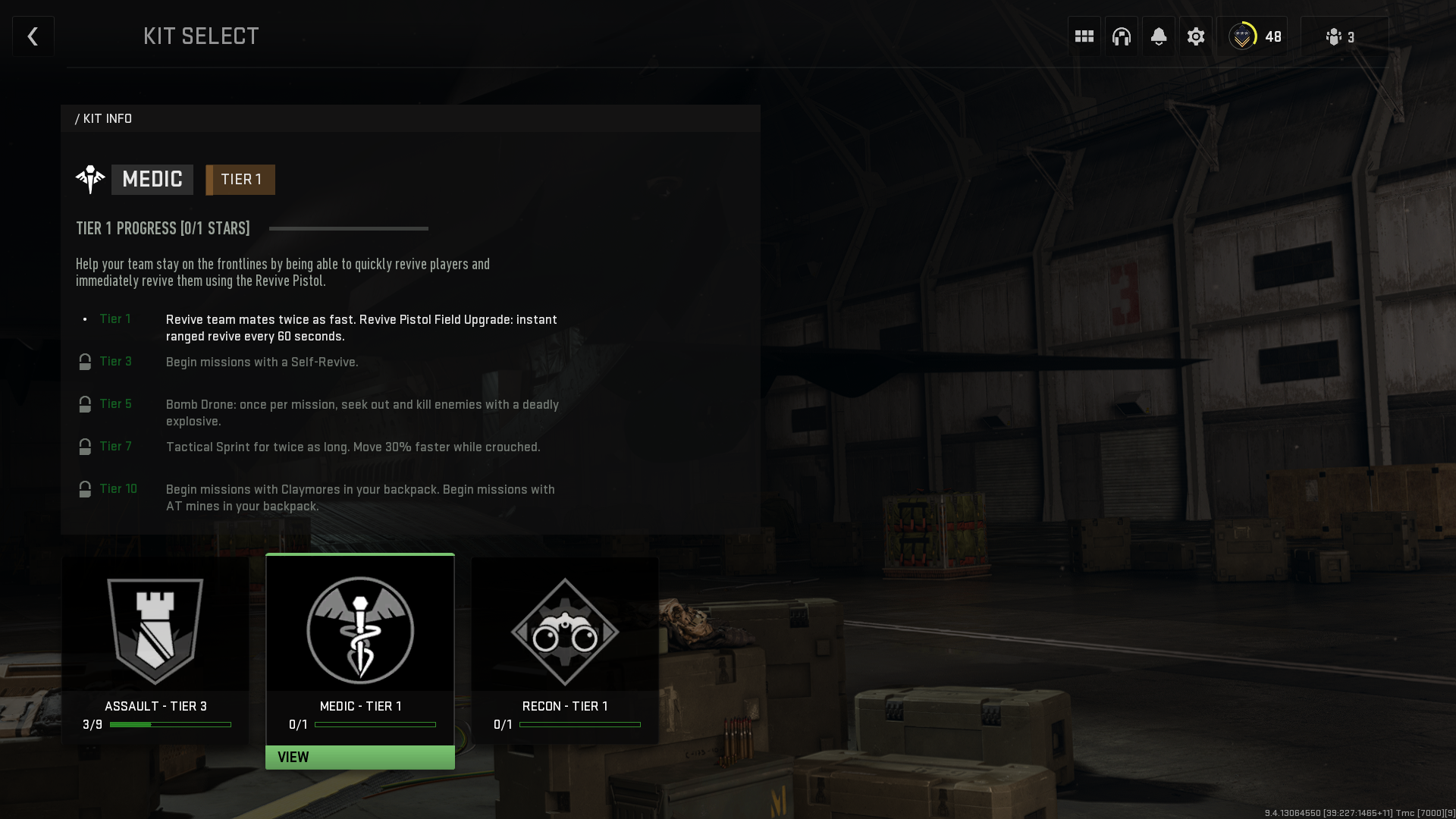Screen dimensions: 1456x819
Task: Select the RECON - TIER 1 card
Action: click(564, 650)
